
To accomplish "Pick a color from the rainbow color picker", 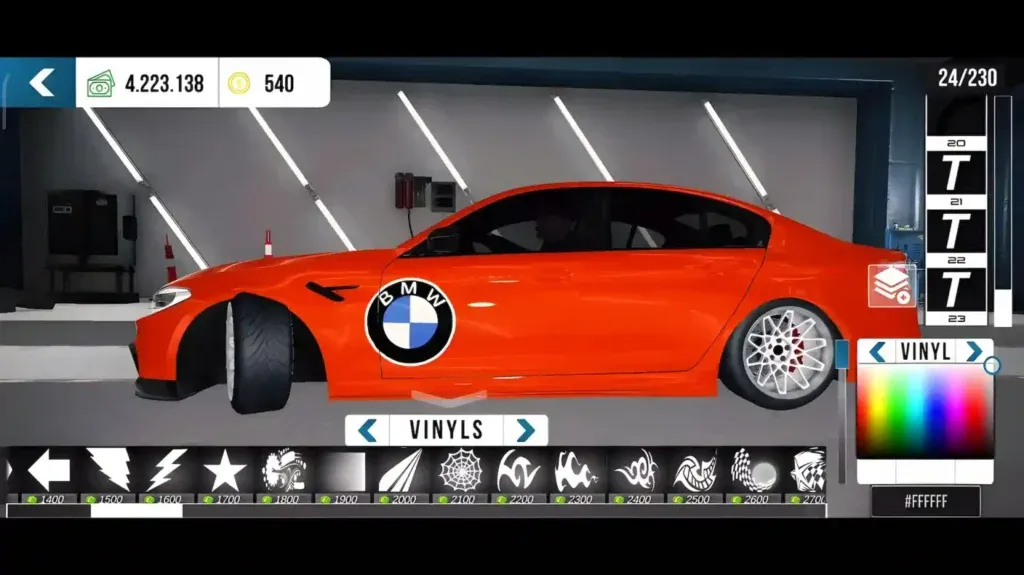I will point(924,410).
